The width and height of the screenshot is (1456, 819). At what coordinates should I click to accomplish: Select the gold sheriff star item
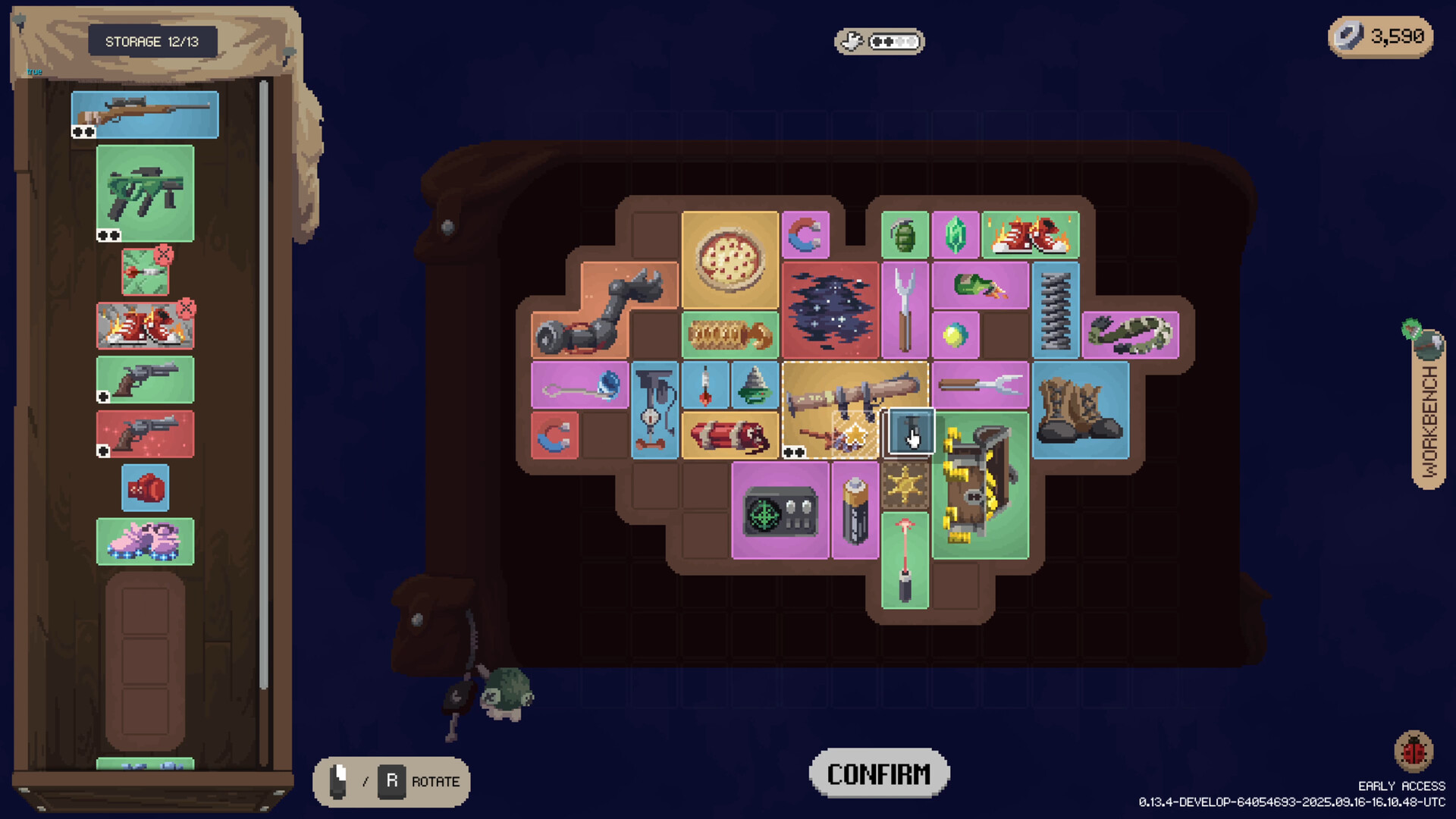(905, 485)
